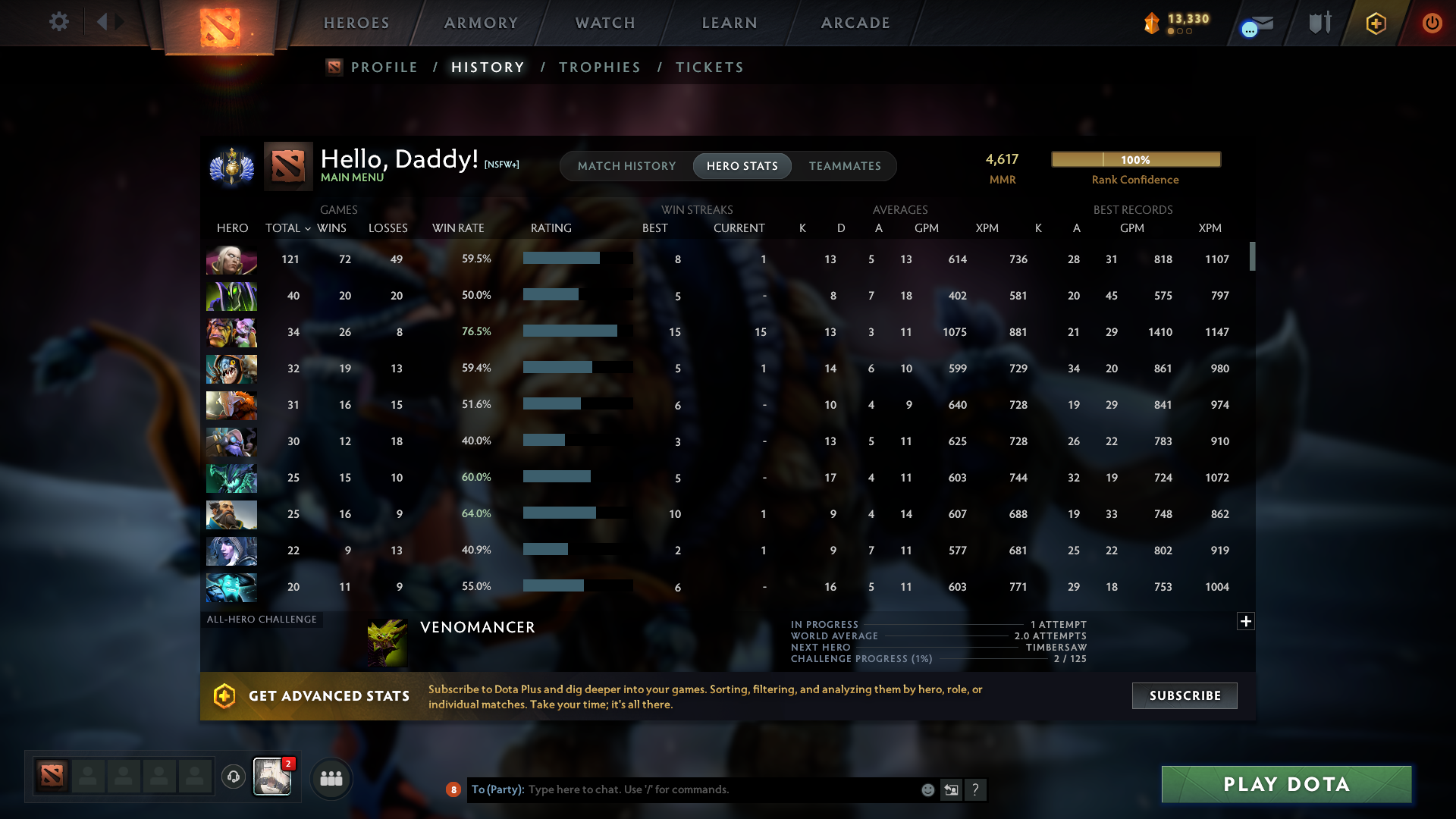Viewport: 1456px width, 819px height.
Task: Open the Dota Plus hexagon icon
Action: 1376,23
